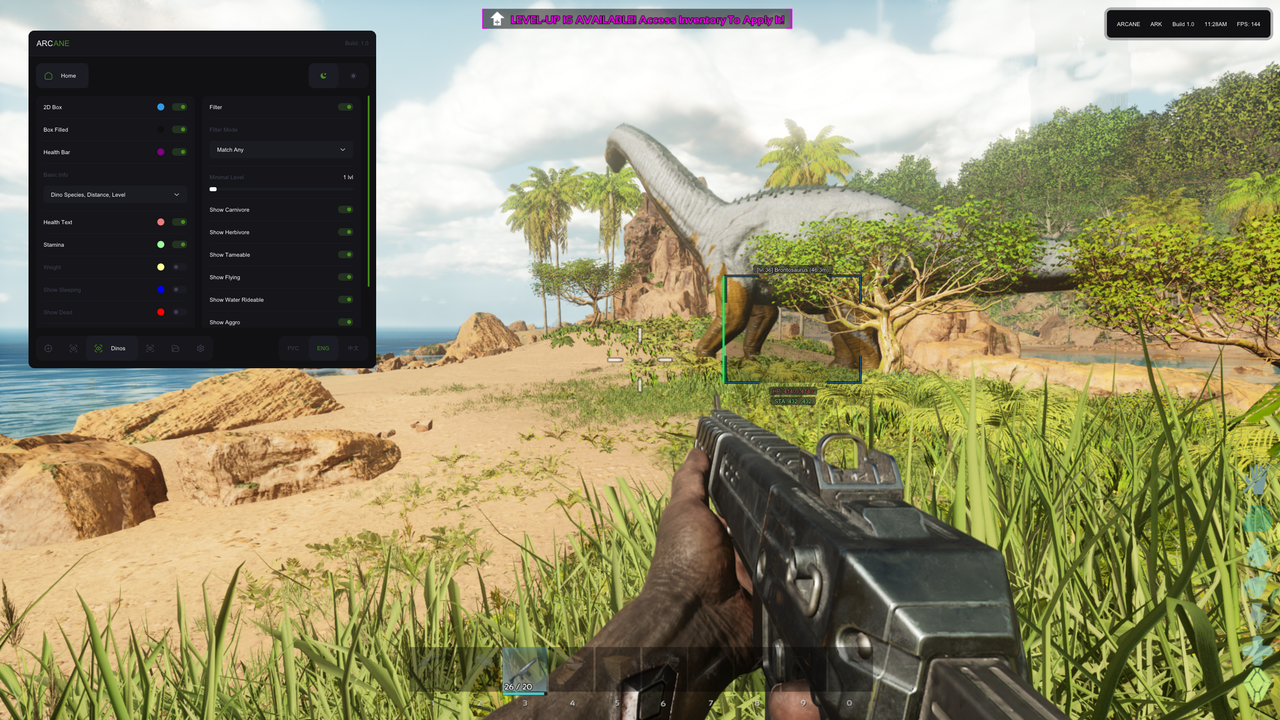Disable the Show Carnivore toggle
Image resolution: width=1280 pixels, height=720 pixels.
346,210
